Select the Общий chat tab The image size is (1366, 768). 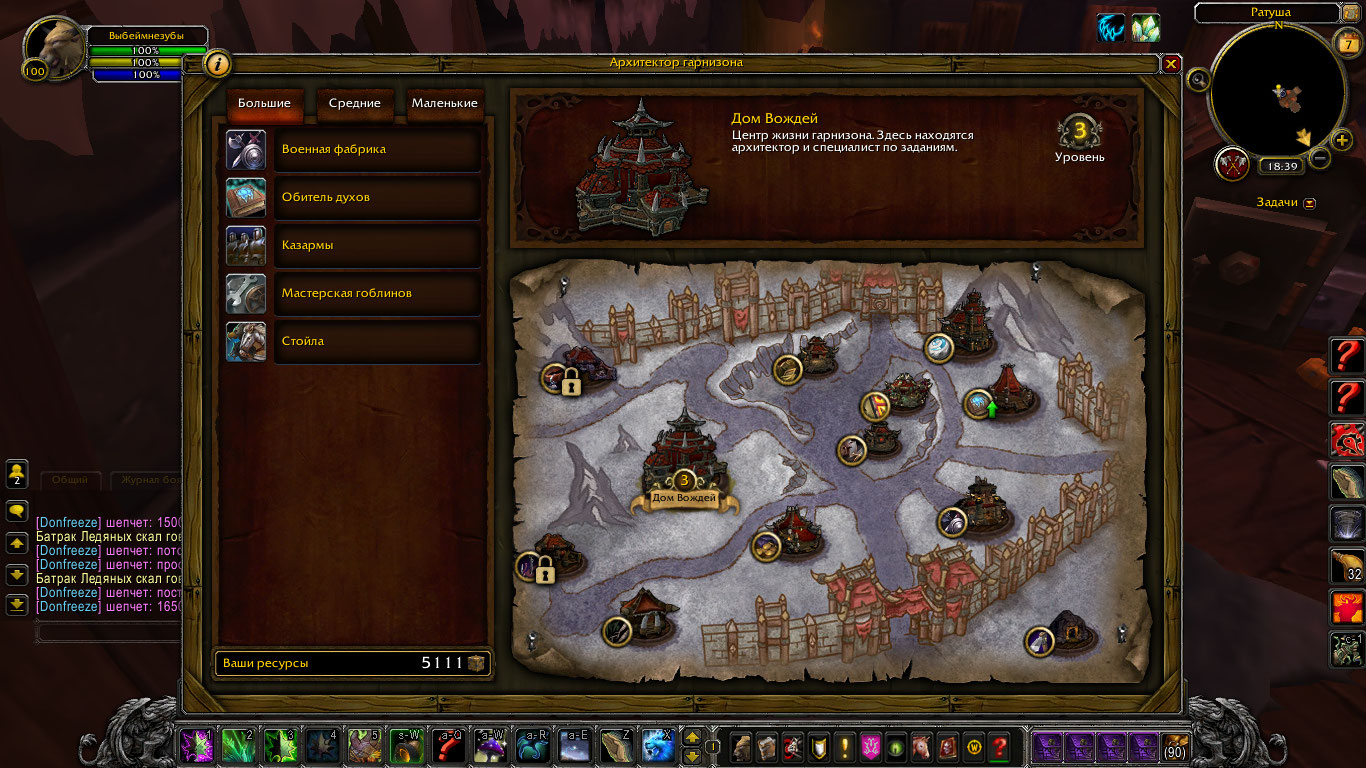click(70, 480)
